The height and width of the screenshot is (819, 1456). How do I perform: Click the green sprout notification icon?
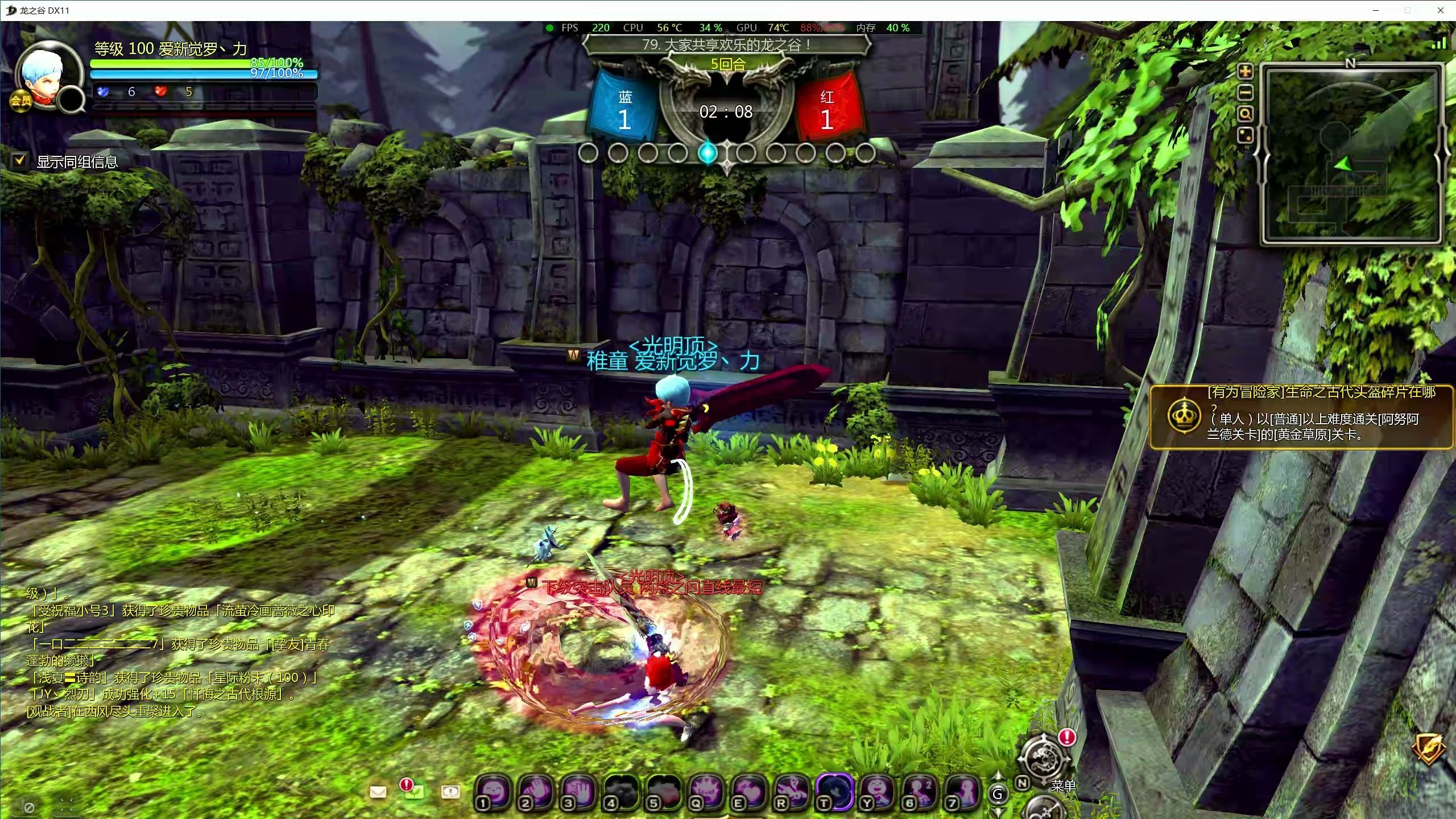tap(413, 791)
